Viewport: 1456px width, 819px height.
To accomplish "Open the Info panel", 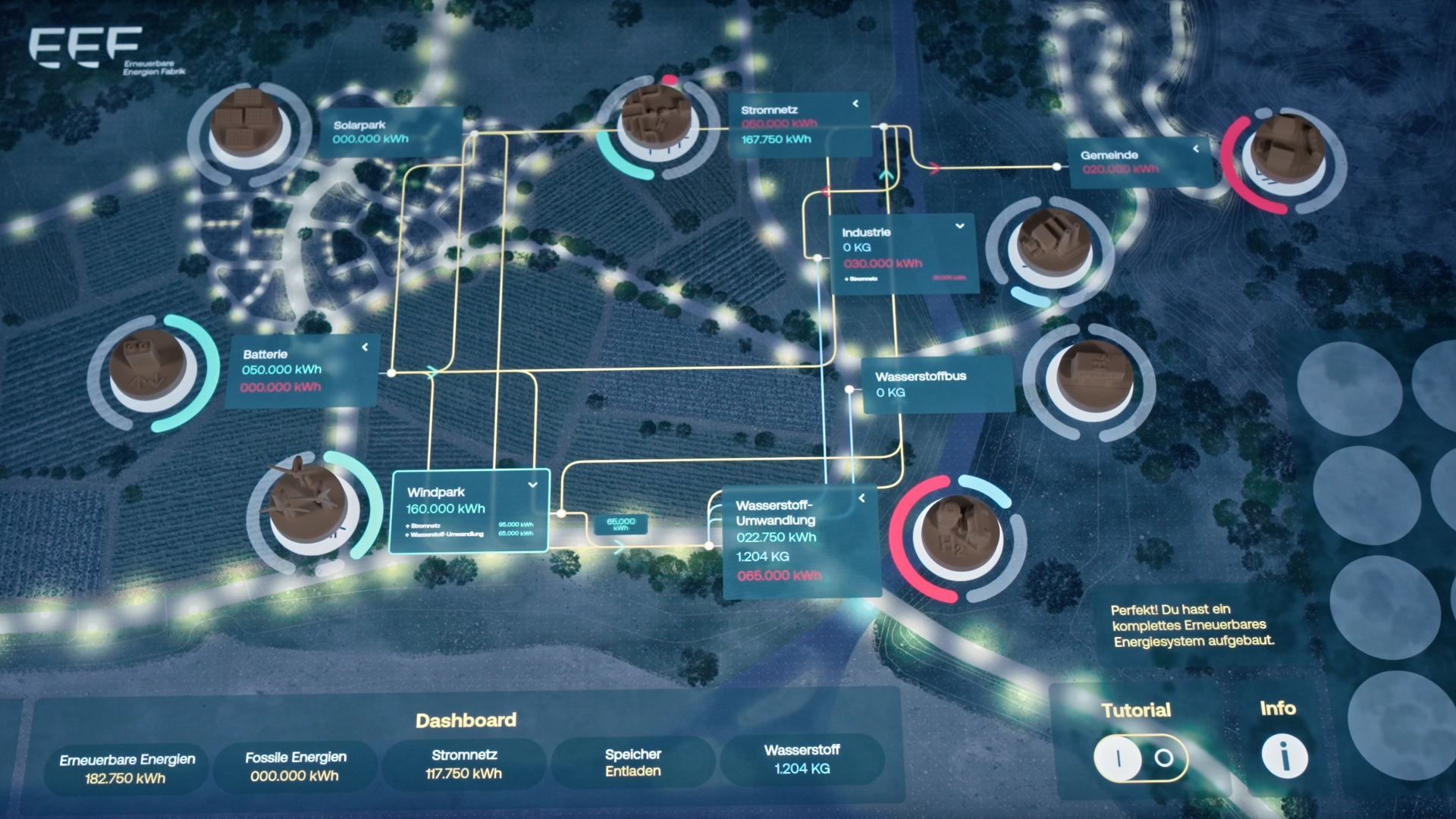I will point(1284,756).
